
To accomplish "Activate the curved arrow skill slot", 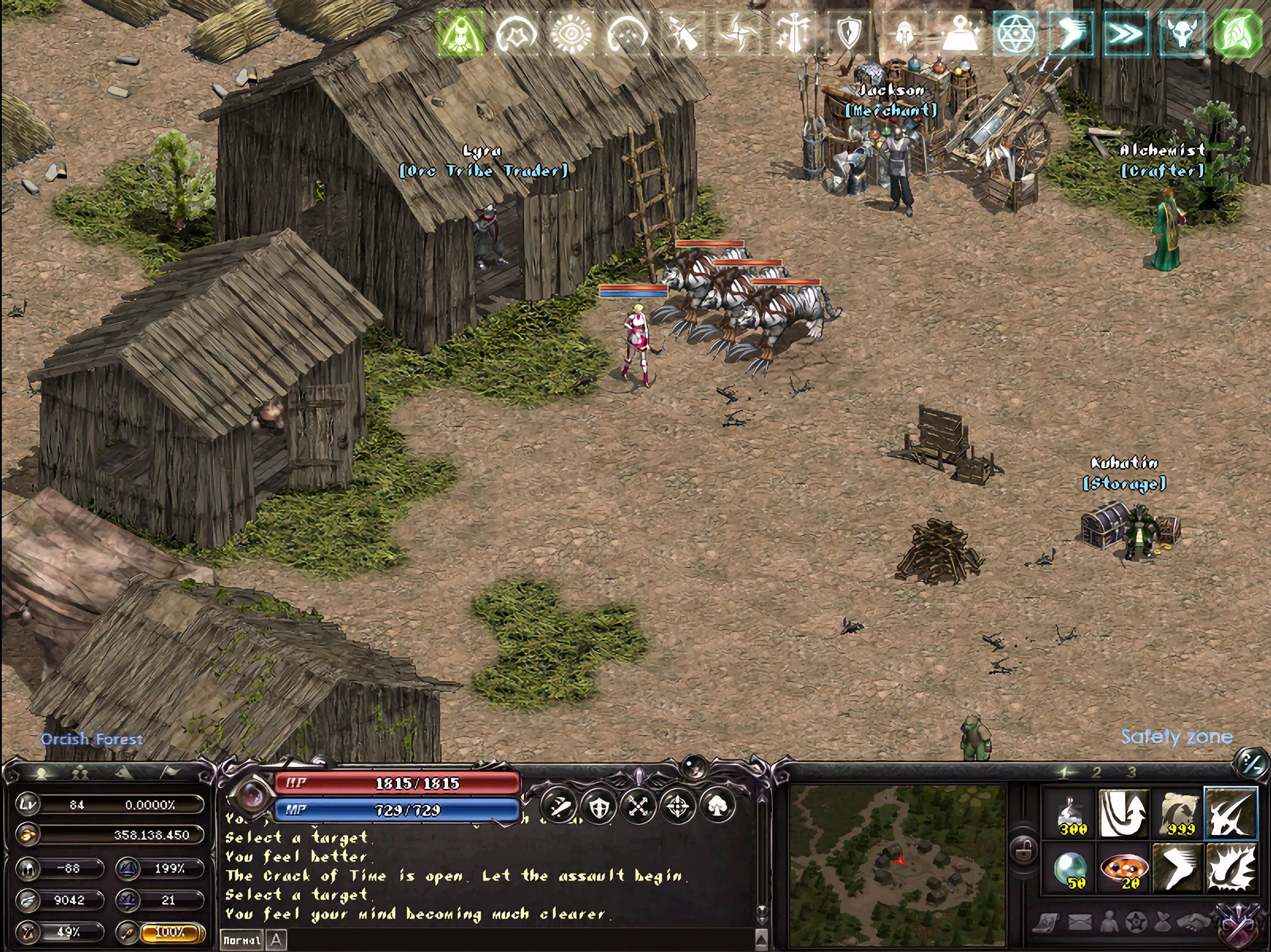I will pos(1123,814).
